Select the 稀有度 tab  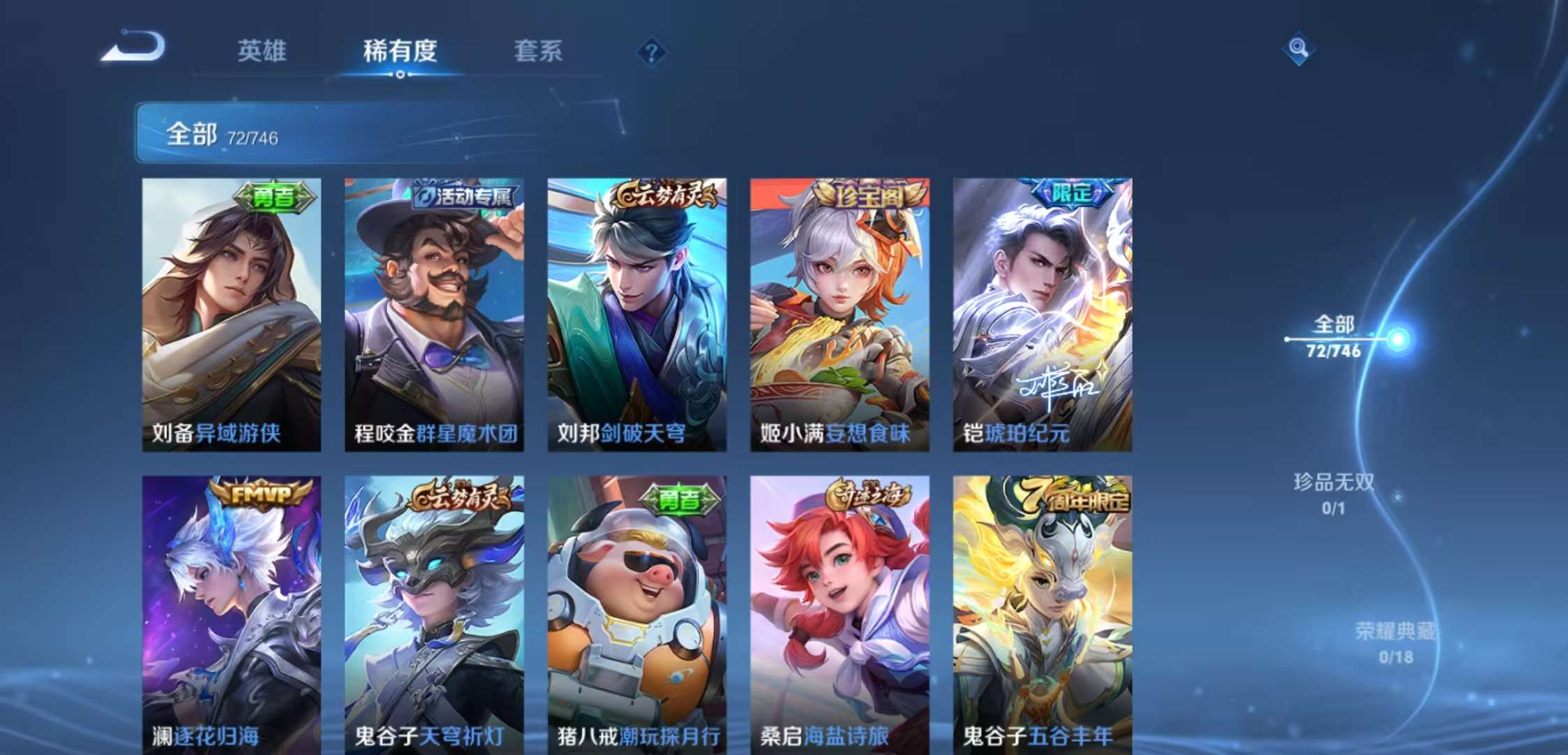400,51
